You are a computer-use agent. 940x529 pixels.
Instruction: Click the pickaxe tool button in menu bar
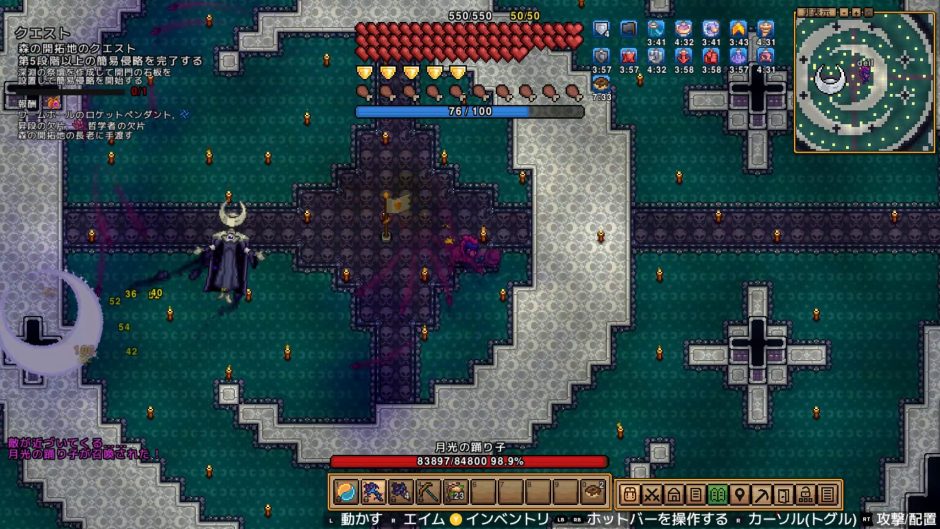[762, 494]
